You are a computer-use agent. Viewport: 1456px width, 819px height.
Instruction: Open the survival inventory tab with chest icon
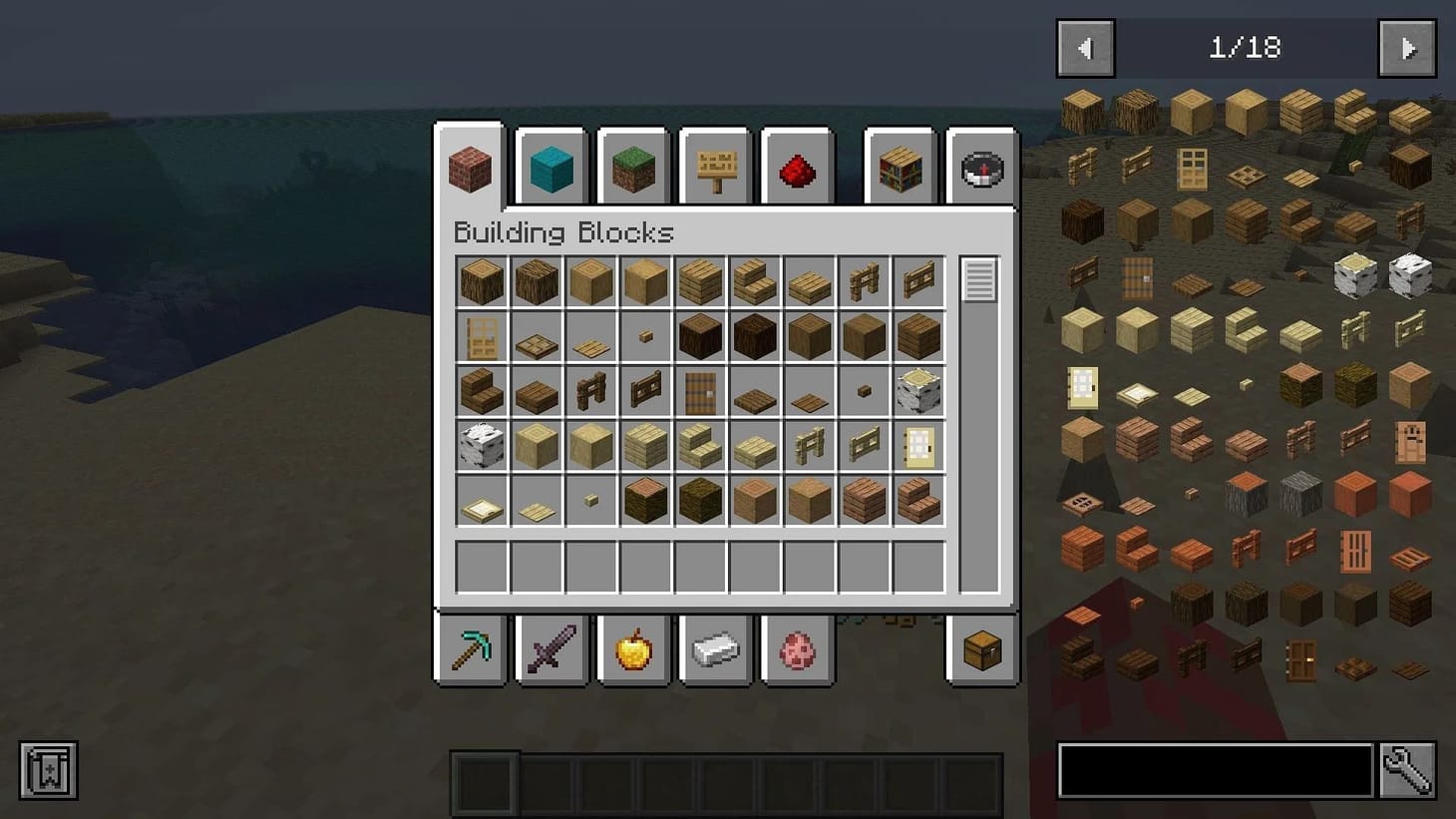981,649
